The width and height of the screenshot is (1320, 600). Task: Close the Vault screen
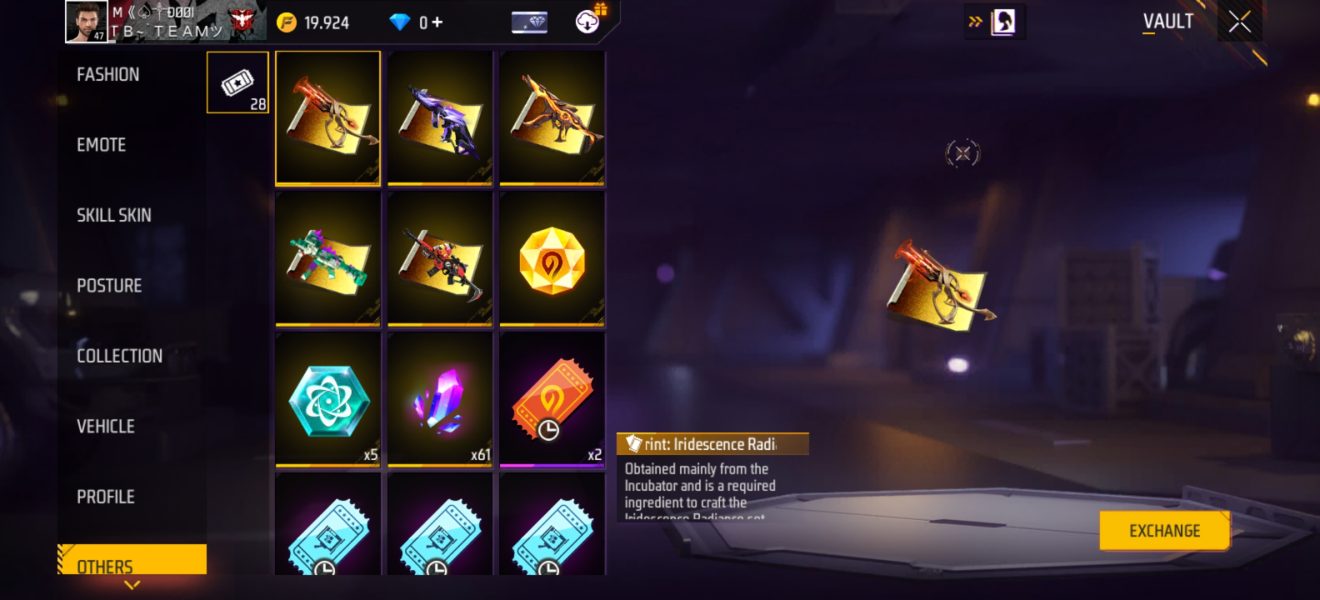click(1240, 23)
